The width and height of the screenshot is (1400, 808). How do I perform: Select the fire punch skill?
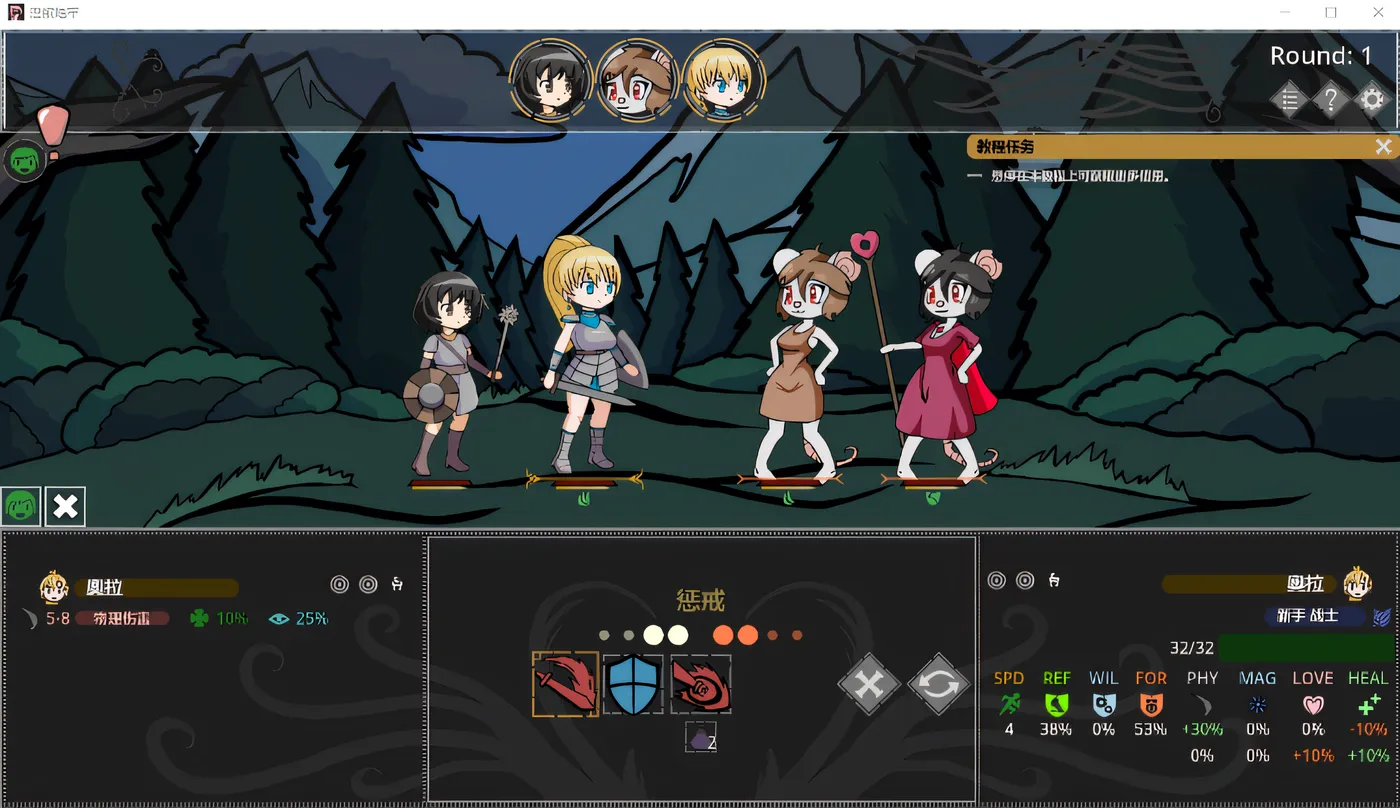(700, 683)
